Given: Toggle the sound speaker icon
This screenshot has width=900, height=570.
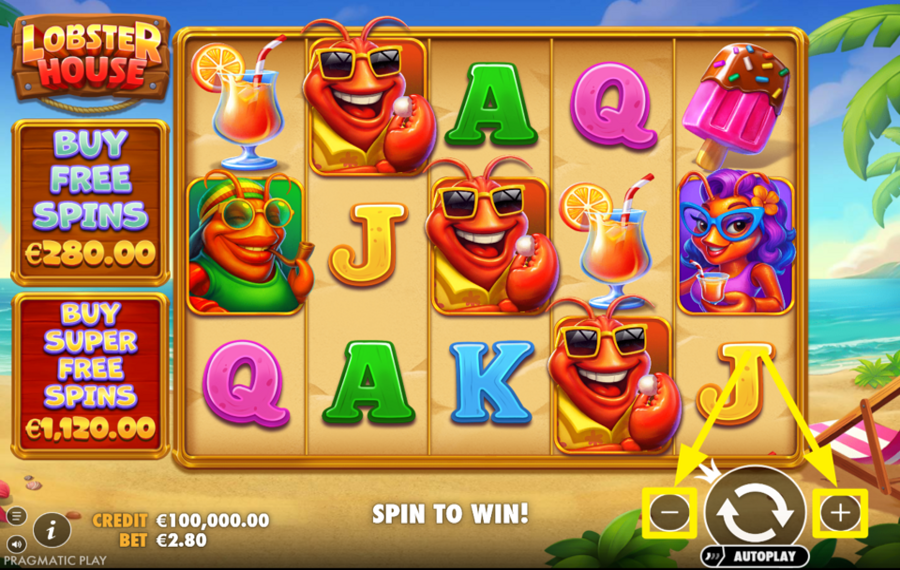Looking at the screenshot, I should point(16,544).
